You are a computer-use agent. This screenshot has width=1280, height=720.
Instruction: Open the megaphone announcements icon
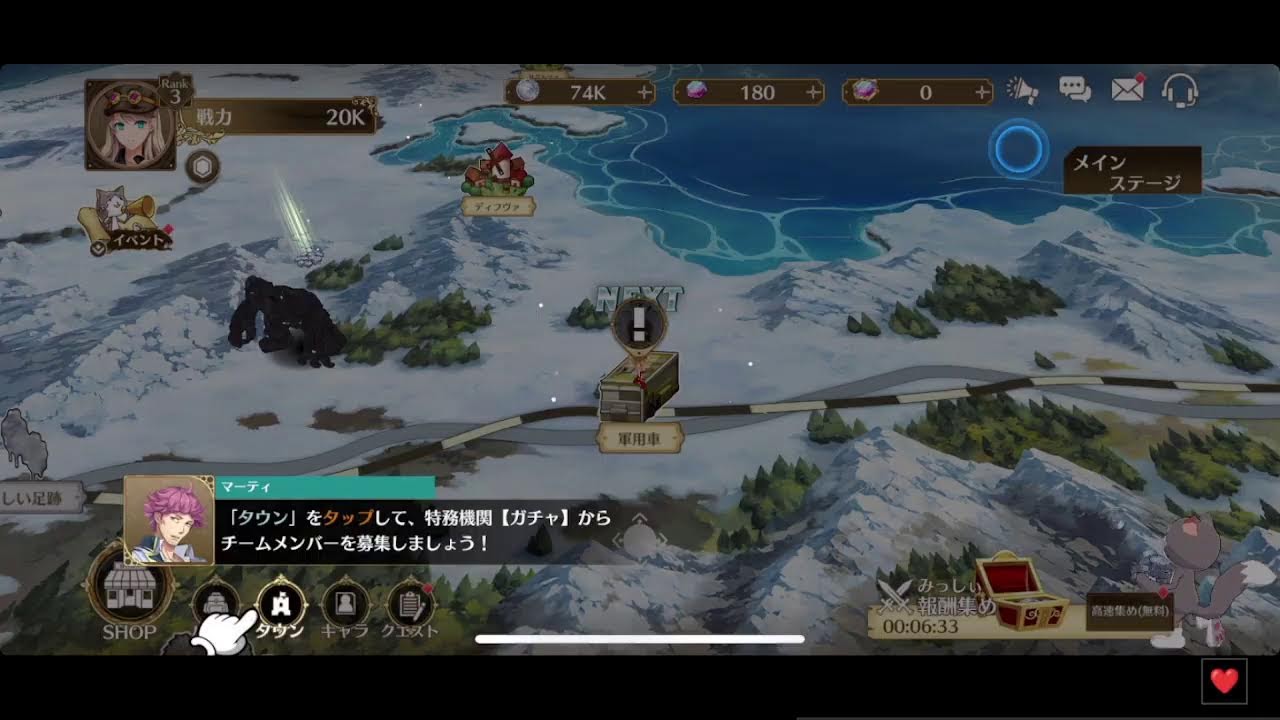[x=1020, y=90]
